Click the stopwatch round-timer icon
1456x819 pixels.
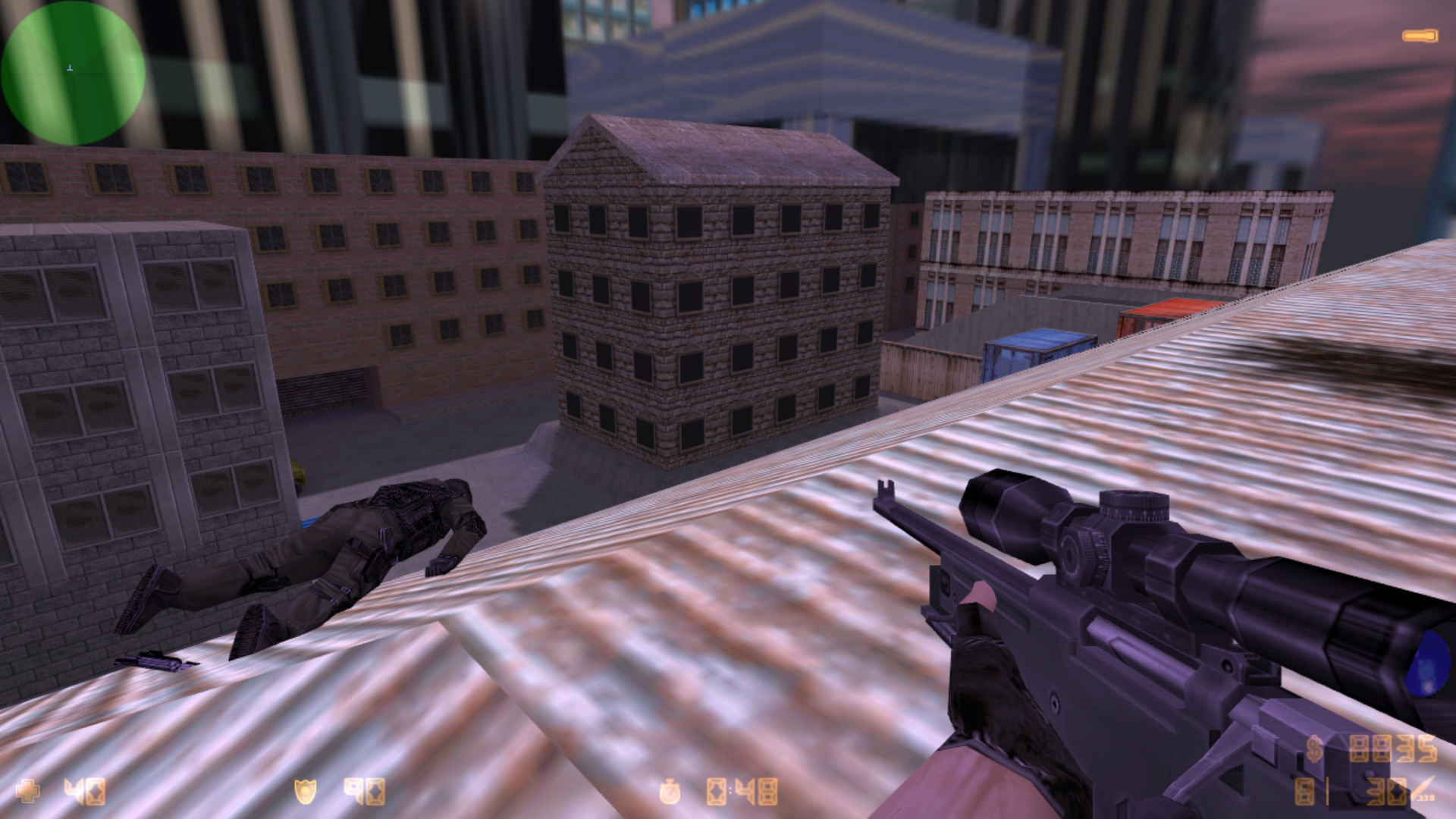[x=670, y=792]
